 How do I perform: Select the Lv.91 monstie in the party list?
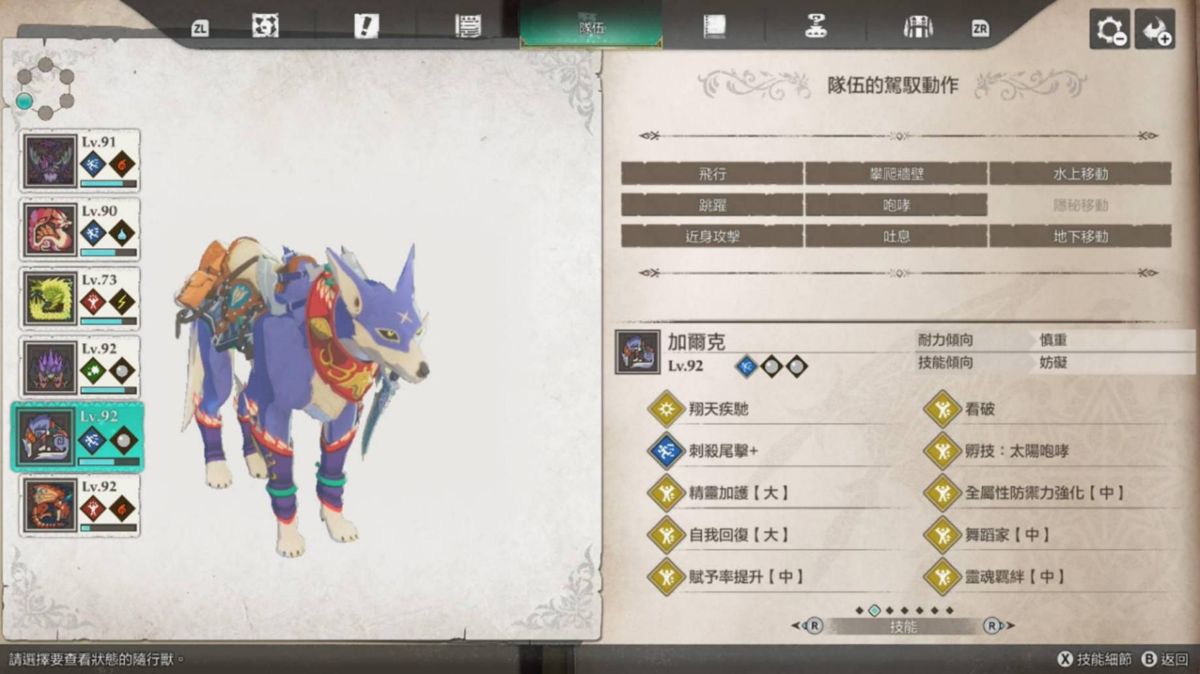80,161
